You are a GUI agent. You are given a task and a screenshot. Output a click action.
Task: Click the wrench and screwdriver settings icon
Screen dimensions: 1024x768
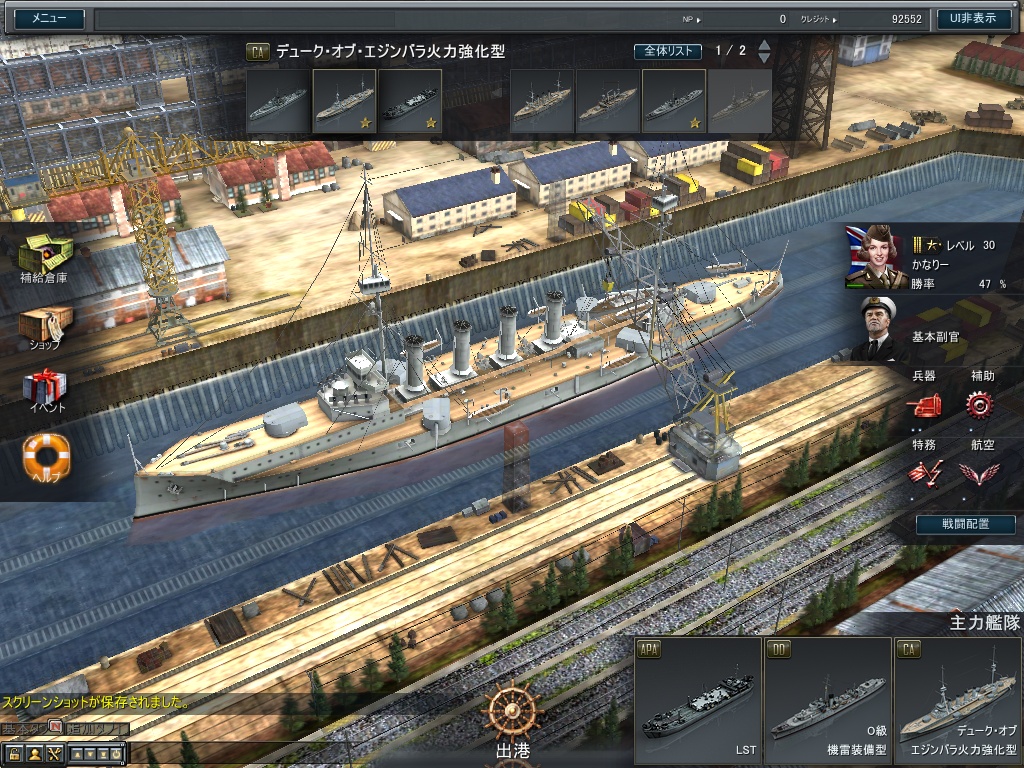coord(54,753)
